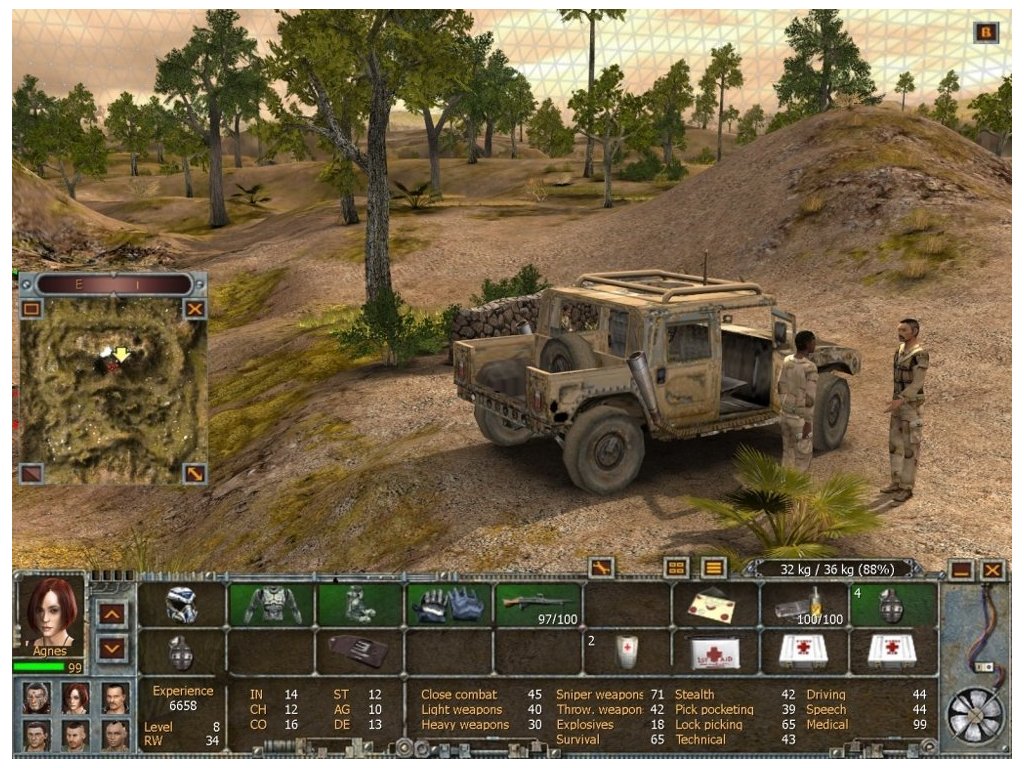This screenshot has height=768, width=1024.
Task: Select the body armor vest slot
Action: click(x=272, y=604)
